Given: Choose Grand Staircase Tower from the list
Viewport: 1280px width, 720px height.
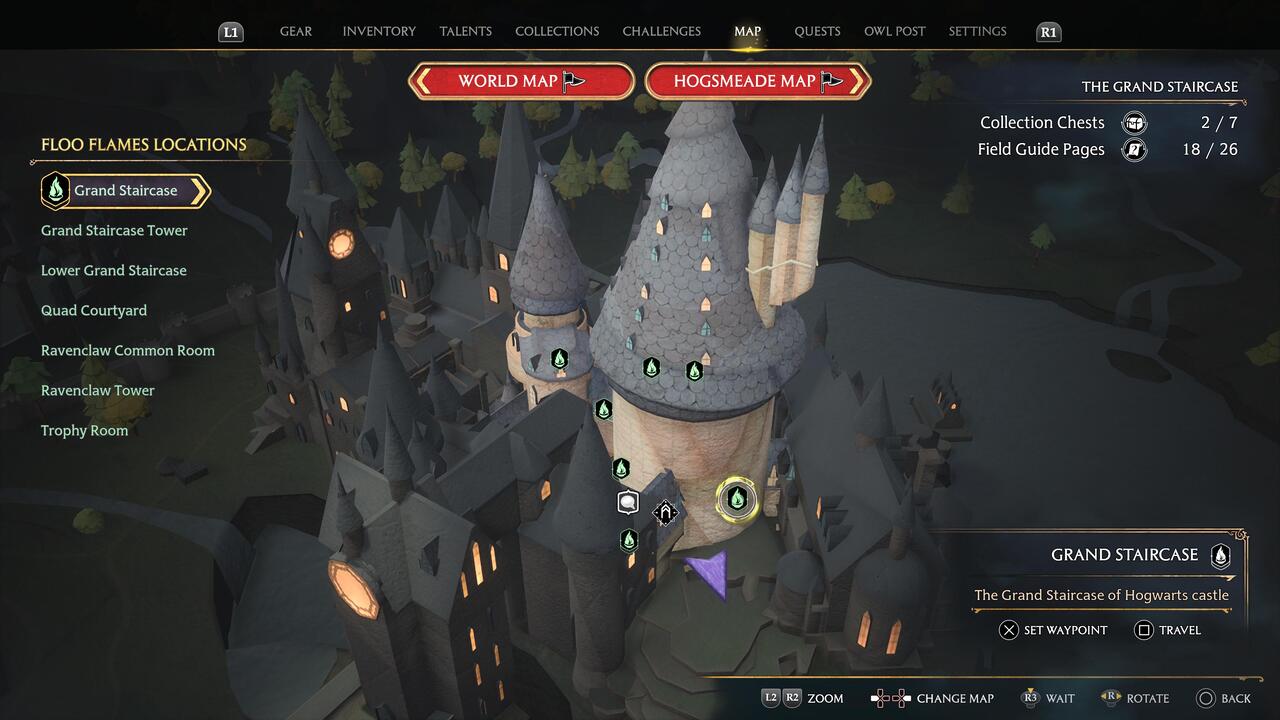Looking at the screenshot, I should (x=114, y=231).
